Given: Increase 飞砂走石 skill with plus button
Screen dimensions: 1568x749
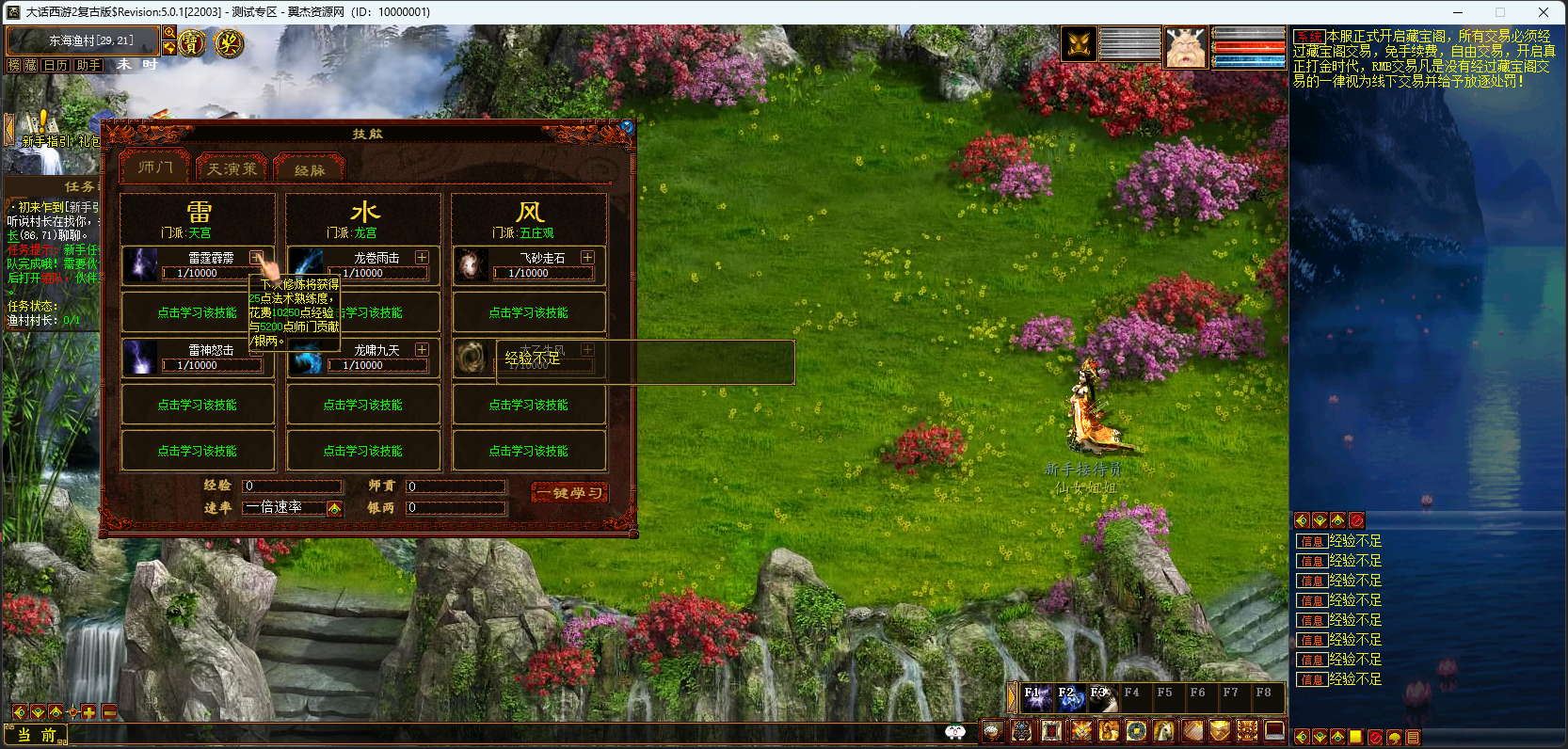Looking at the screenshot, I should pyautogui.click(x=587, y=258).
